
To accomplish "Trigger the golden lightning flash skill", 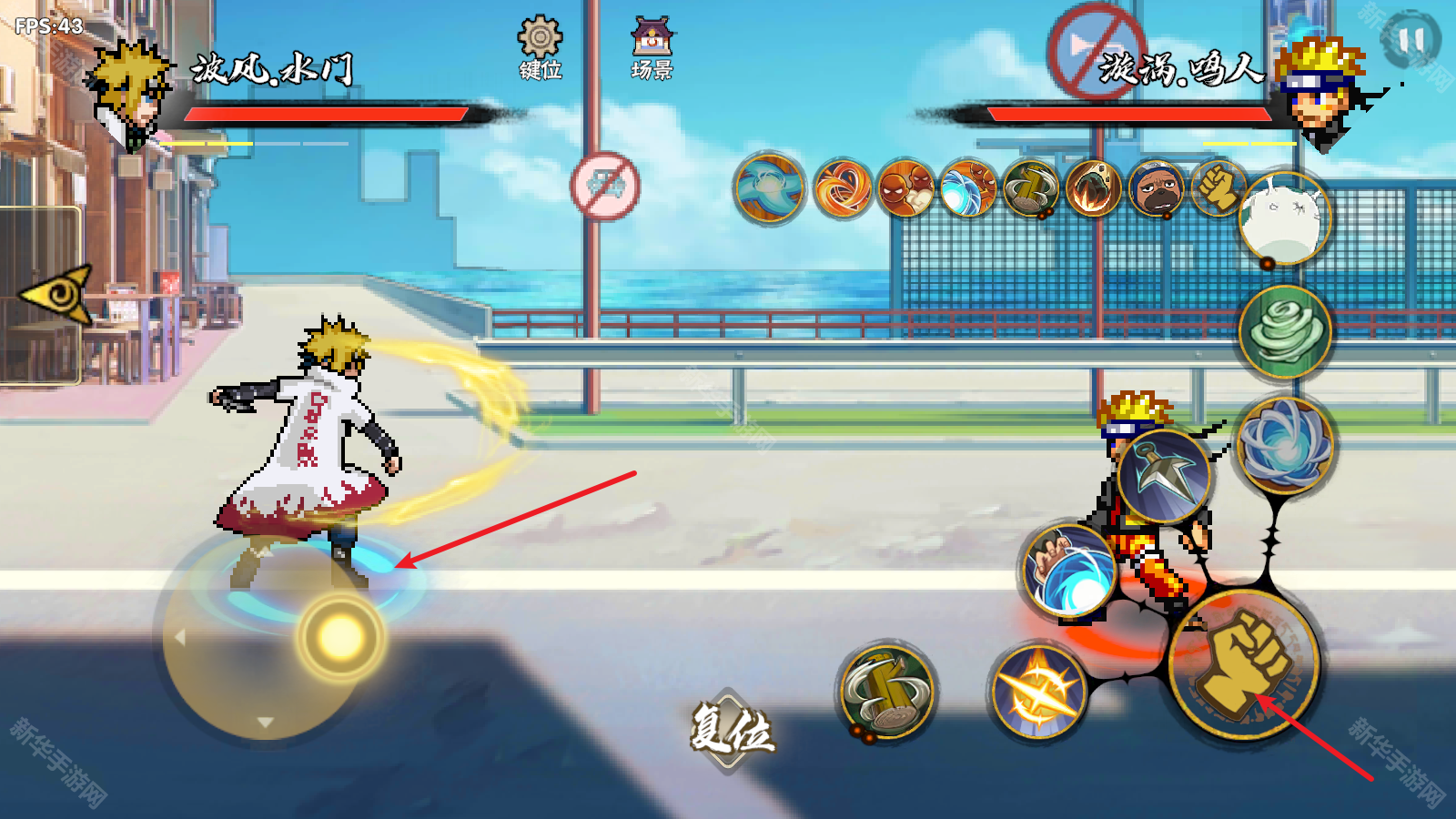I will point(1038,692).
